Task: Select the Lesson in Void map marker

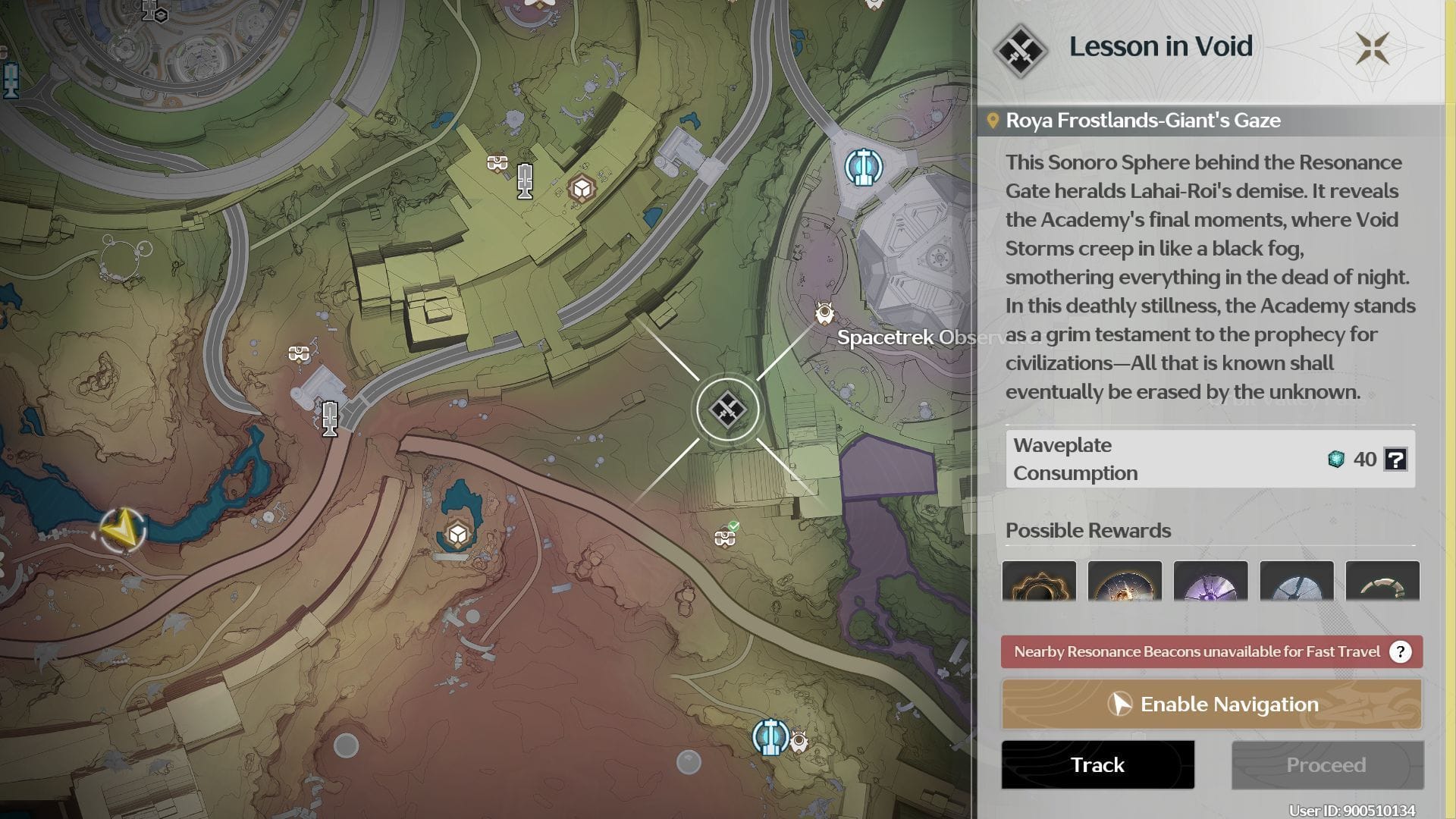Action: coord(727,410)
